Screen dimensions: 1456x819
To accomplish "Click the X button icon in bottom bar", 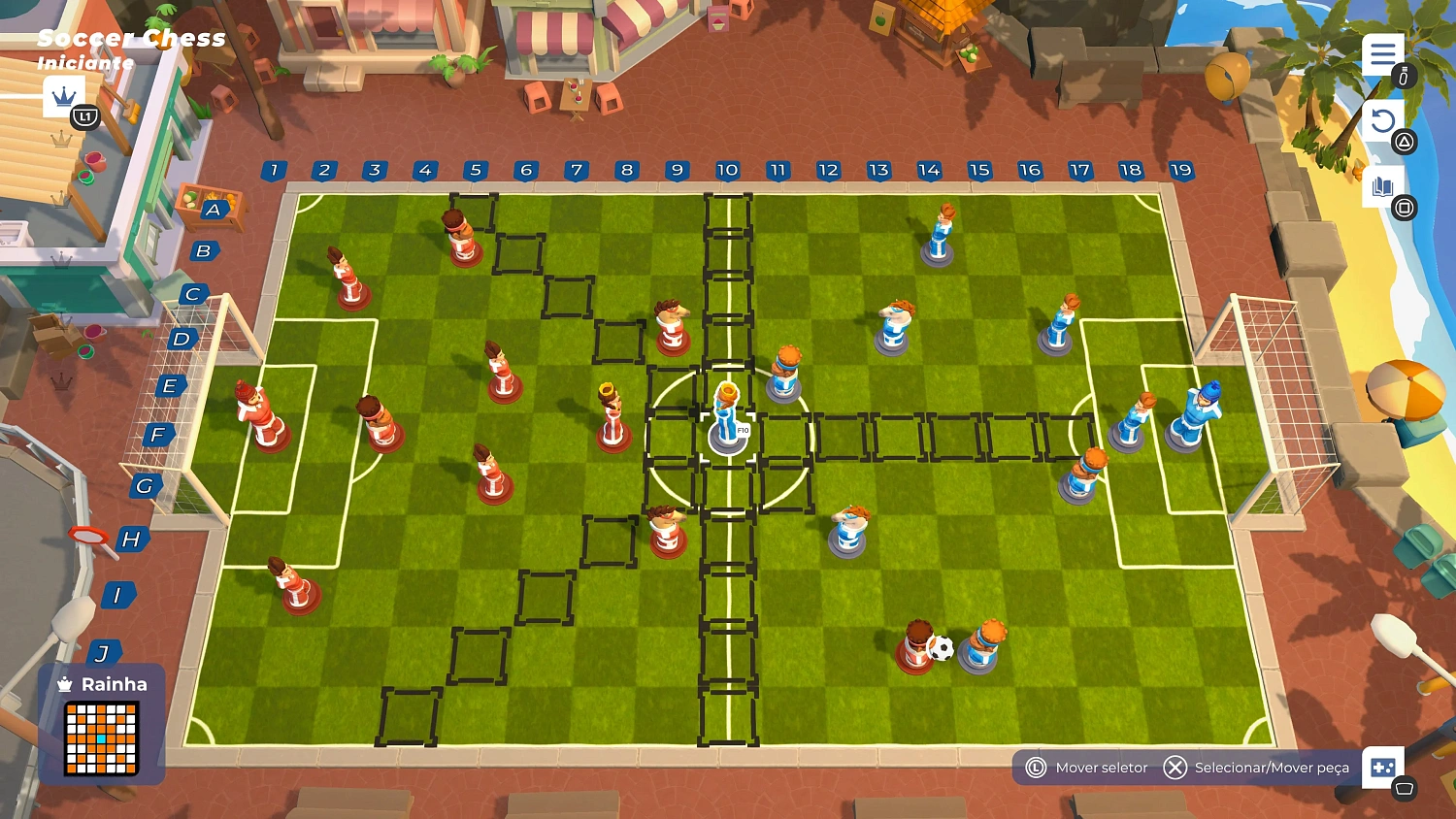I will point(1175,768).
